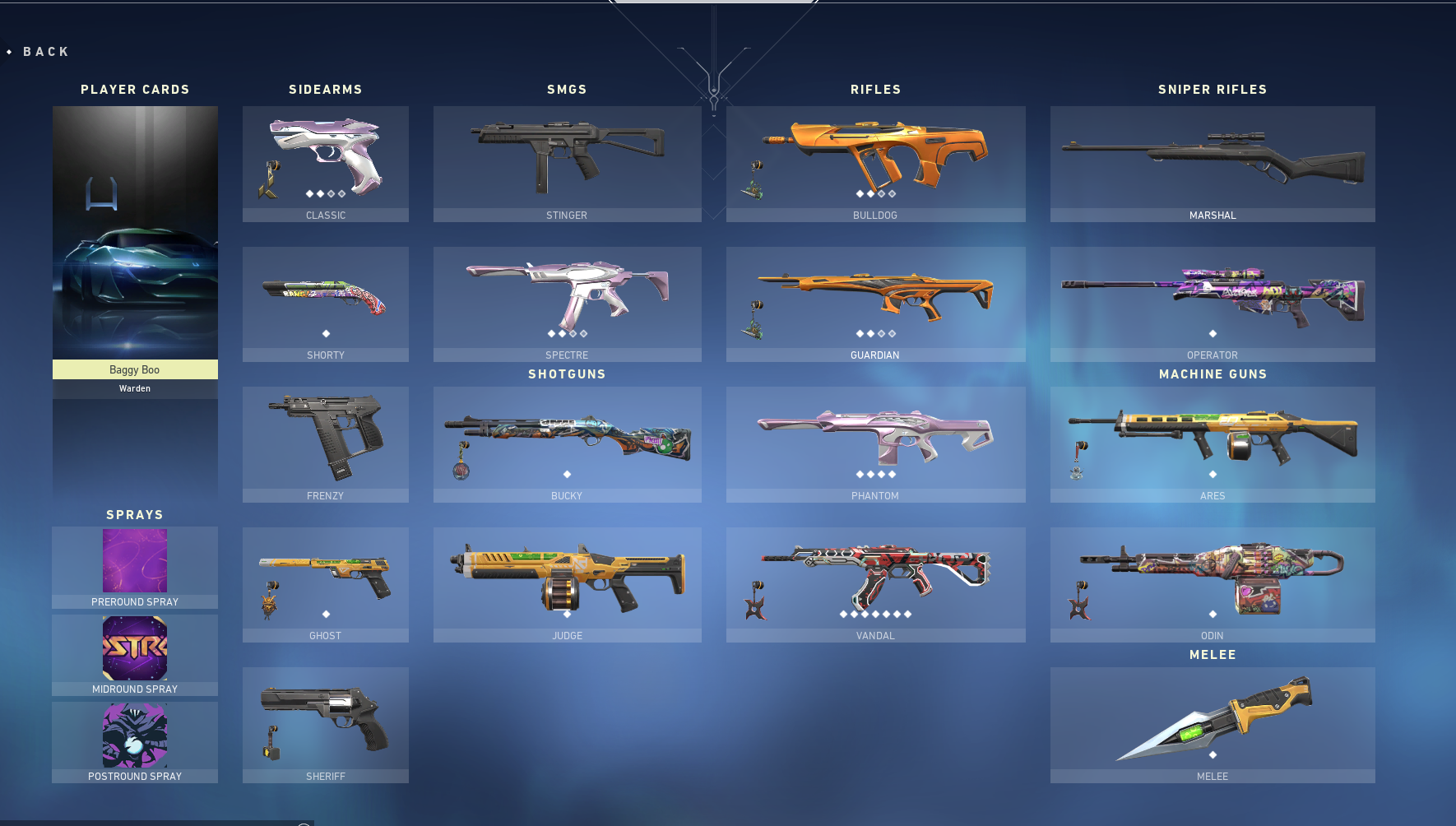Open the Ares machine gun slot
The image size is (1456, 826).
point(1213,444)
